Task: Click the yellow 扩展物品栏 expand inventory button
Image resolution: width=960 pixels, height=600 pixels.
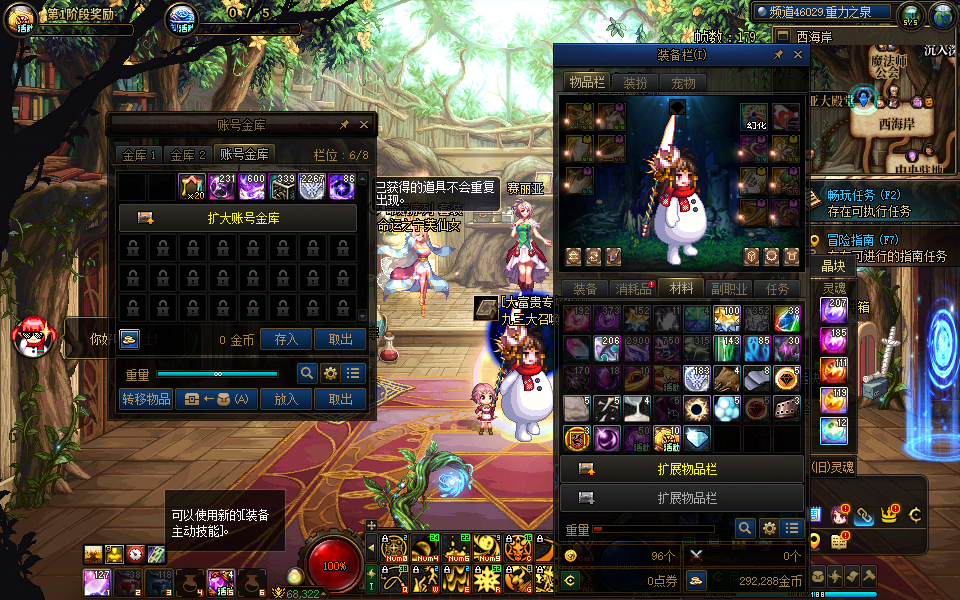Action: click(x=681, y=468)
